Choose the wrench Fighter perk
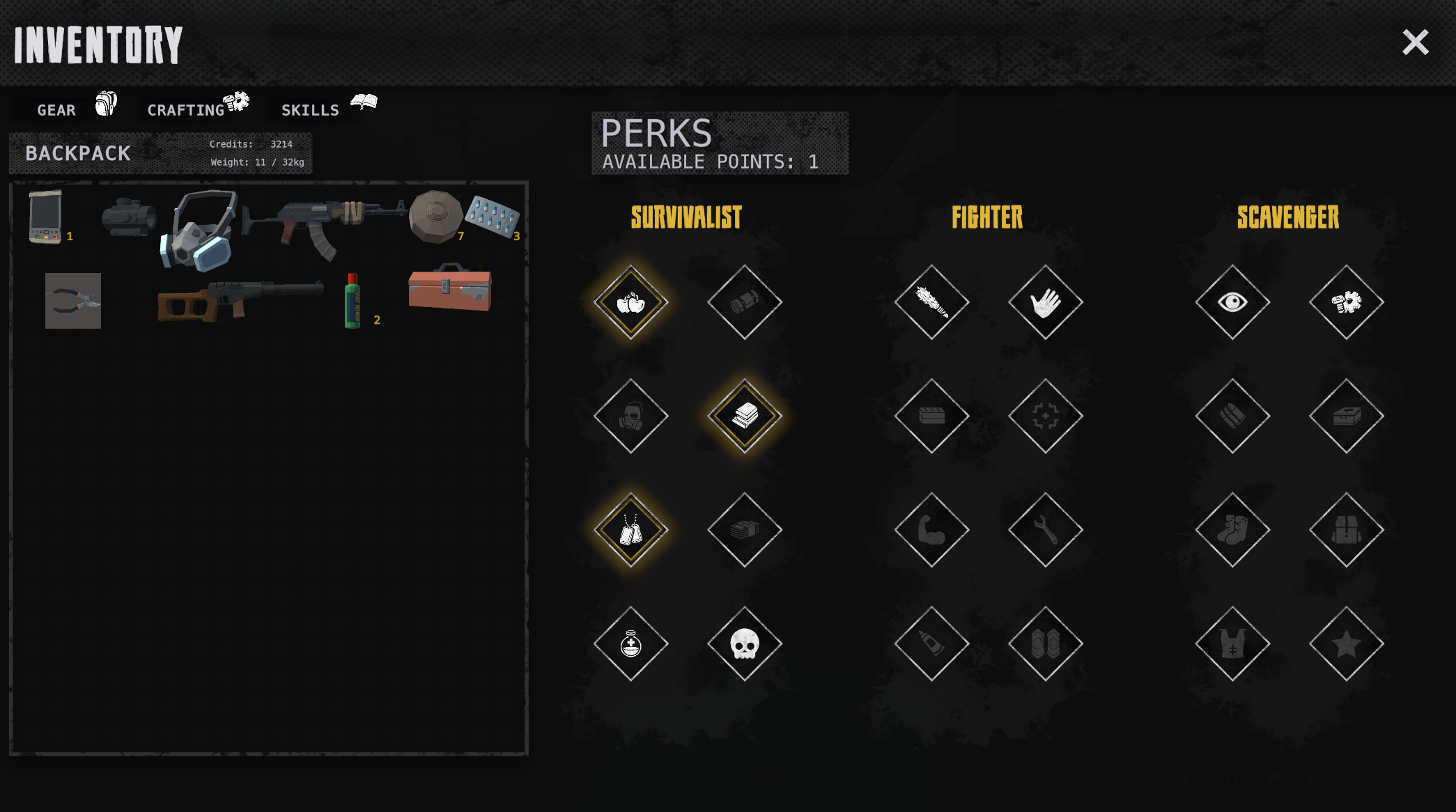Image resolution: width=1456 pixels, height=812 pixels. click(1046, 530)
